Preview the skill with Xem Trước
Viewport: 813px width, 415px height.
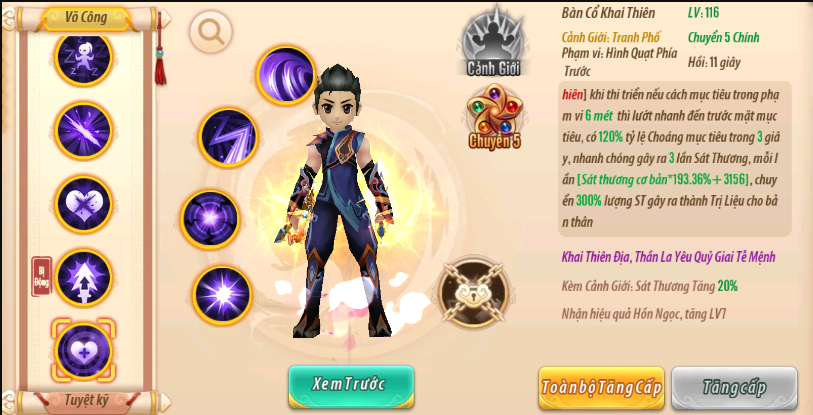350,384
